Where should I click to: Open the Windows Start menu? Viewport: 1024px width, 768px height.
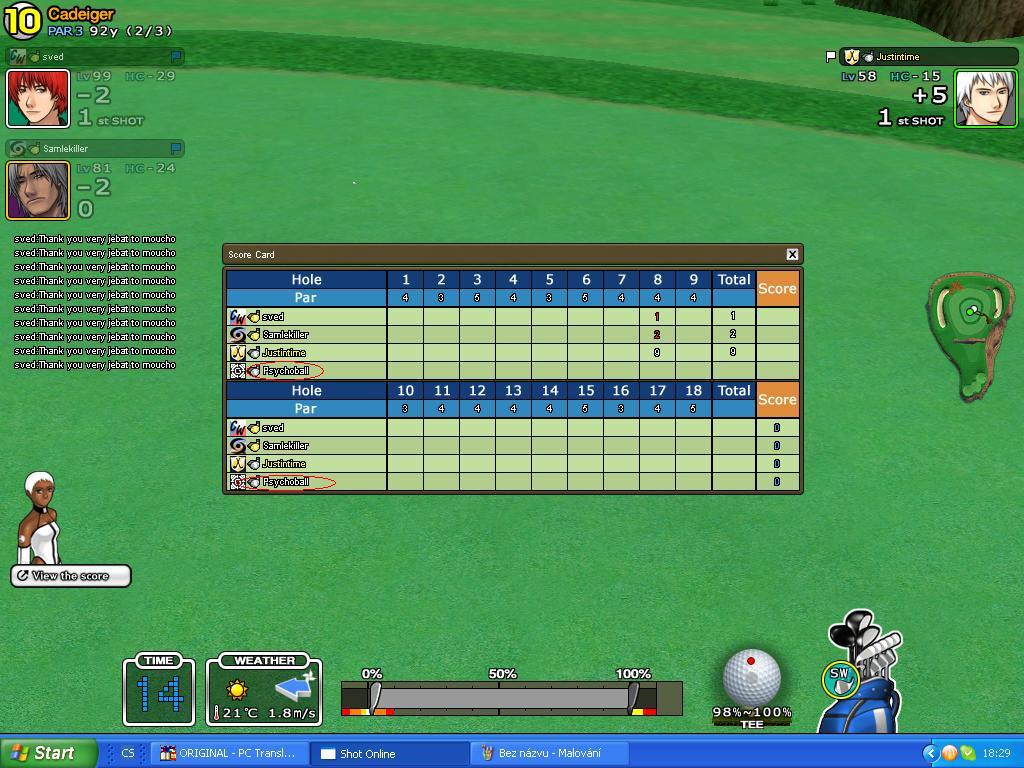pos(48,753)
